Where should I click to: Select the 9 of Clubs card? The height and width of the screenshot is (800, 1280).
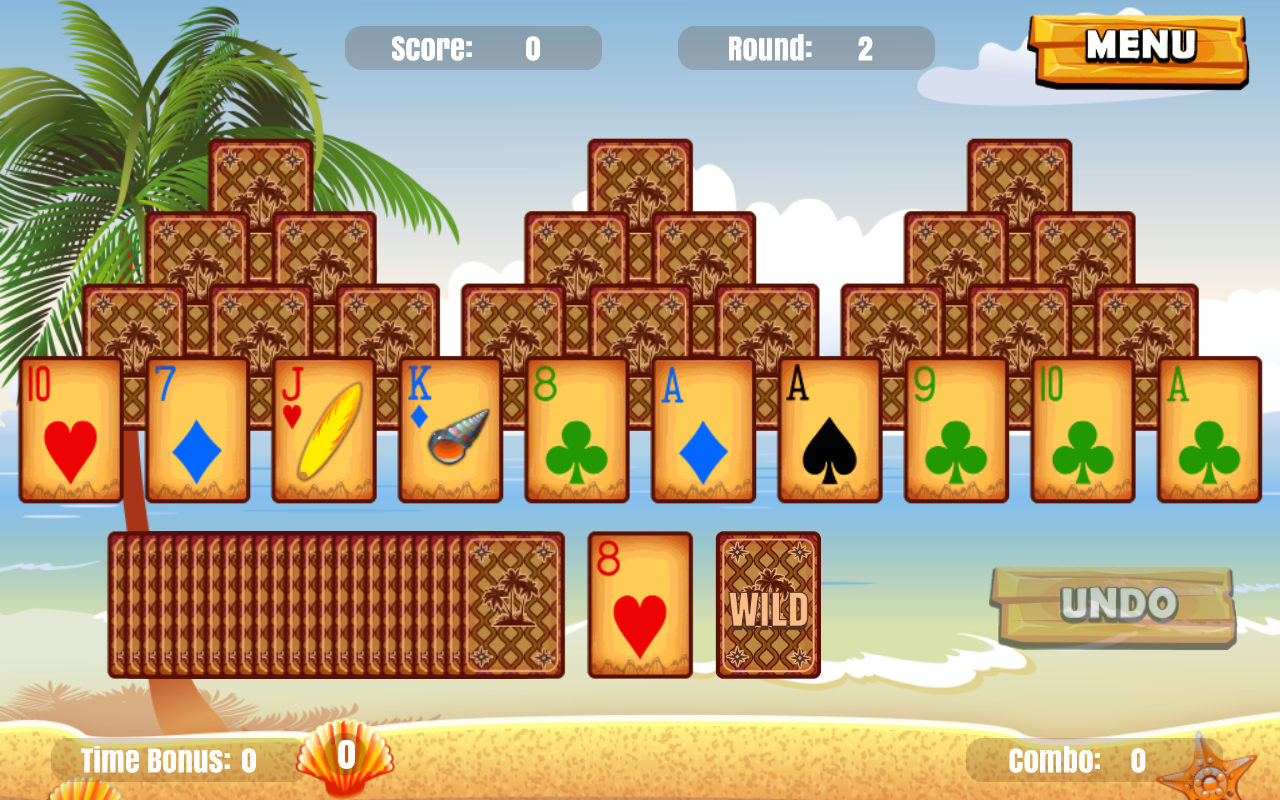pyautogui.click(x=955, y=430)
